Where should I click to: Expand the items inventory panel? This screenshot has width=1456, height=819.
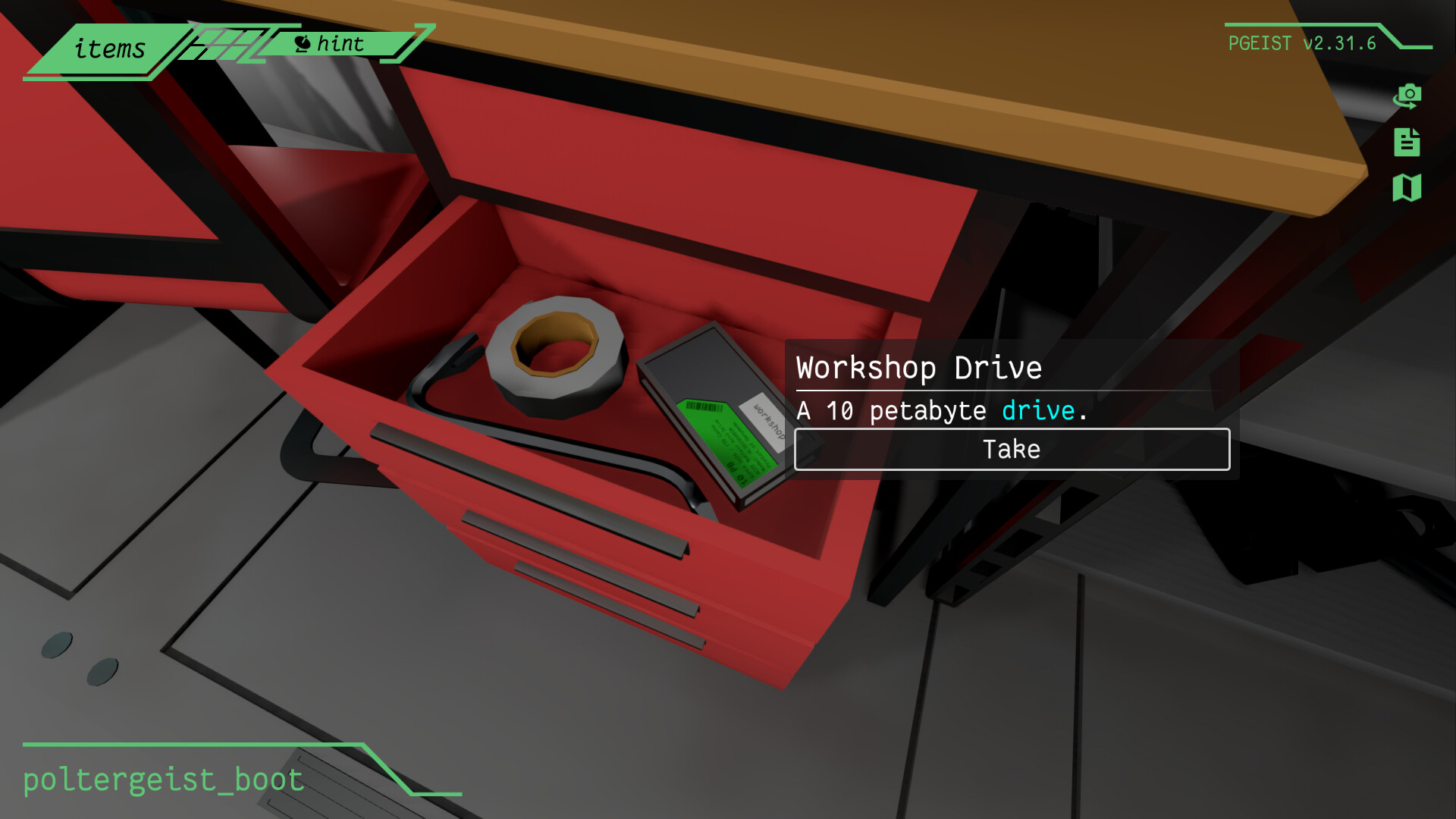[109, 49]
